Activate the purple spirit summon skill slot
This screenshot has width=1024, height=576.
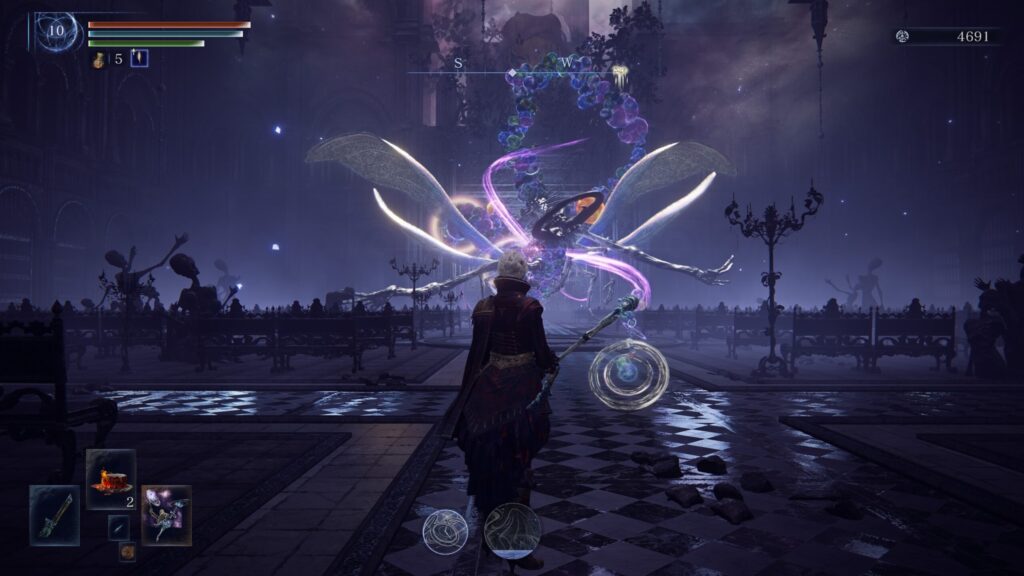click(166, 514)
